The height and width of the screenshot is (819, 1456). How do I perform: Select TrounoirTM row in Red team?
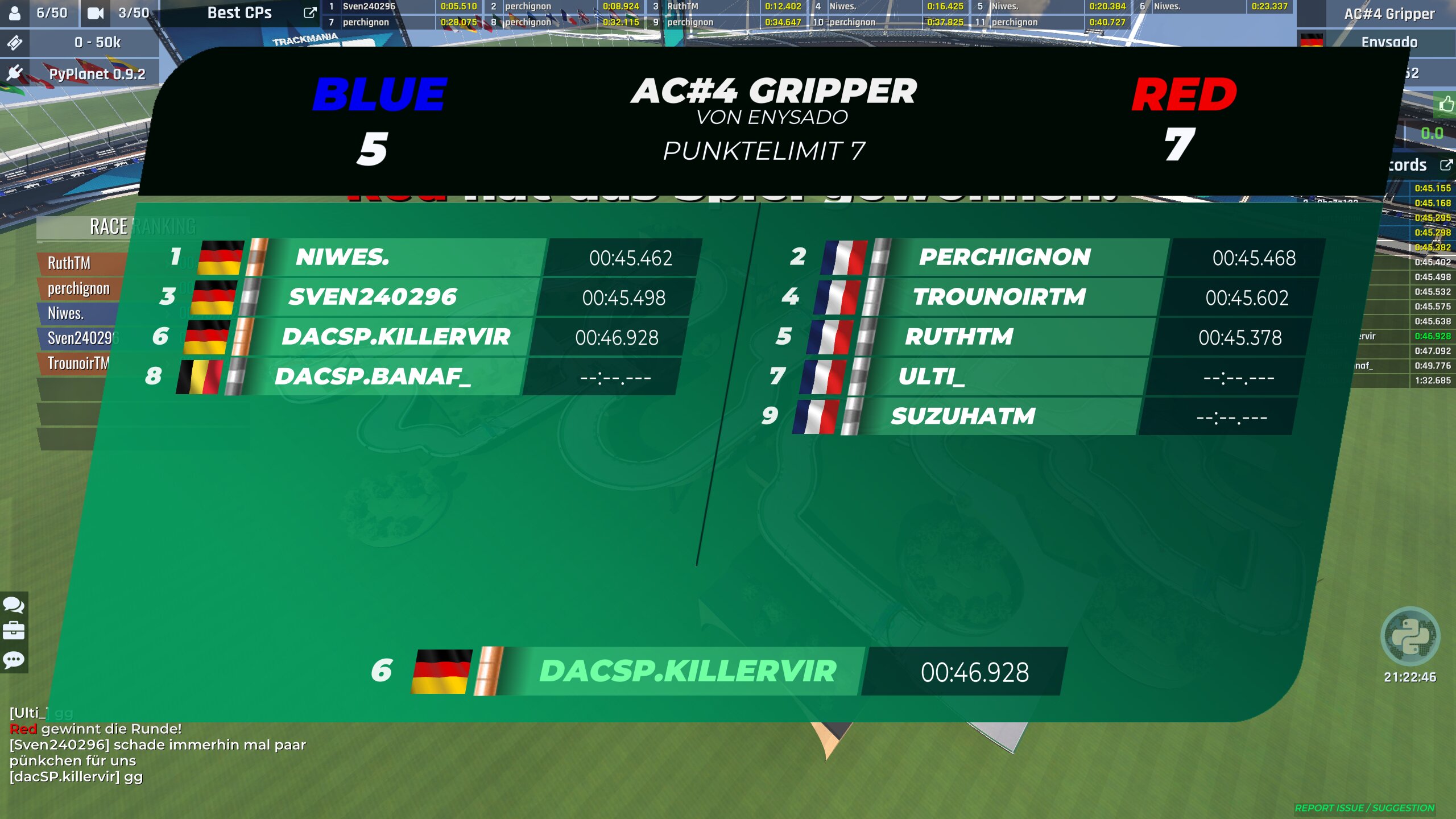999,297
